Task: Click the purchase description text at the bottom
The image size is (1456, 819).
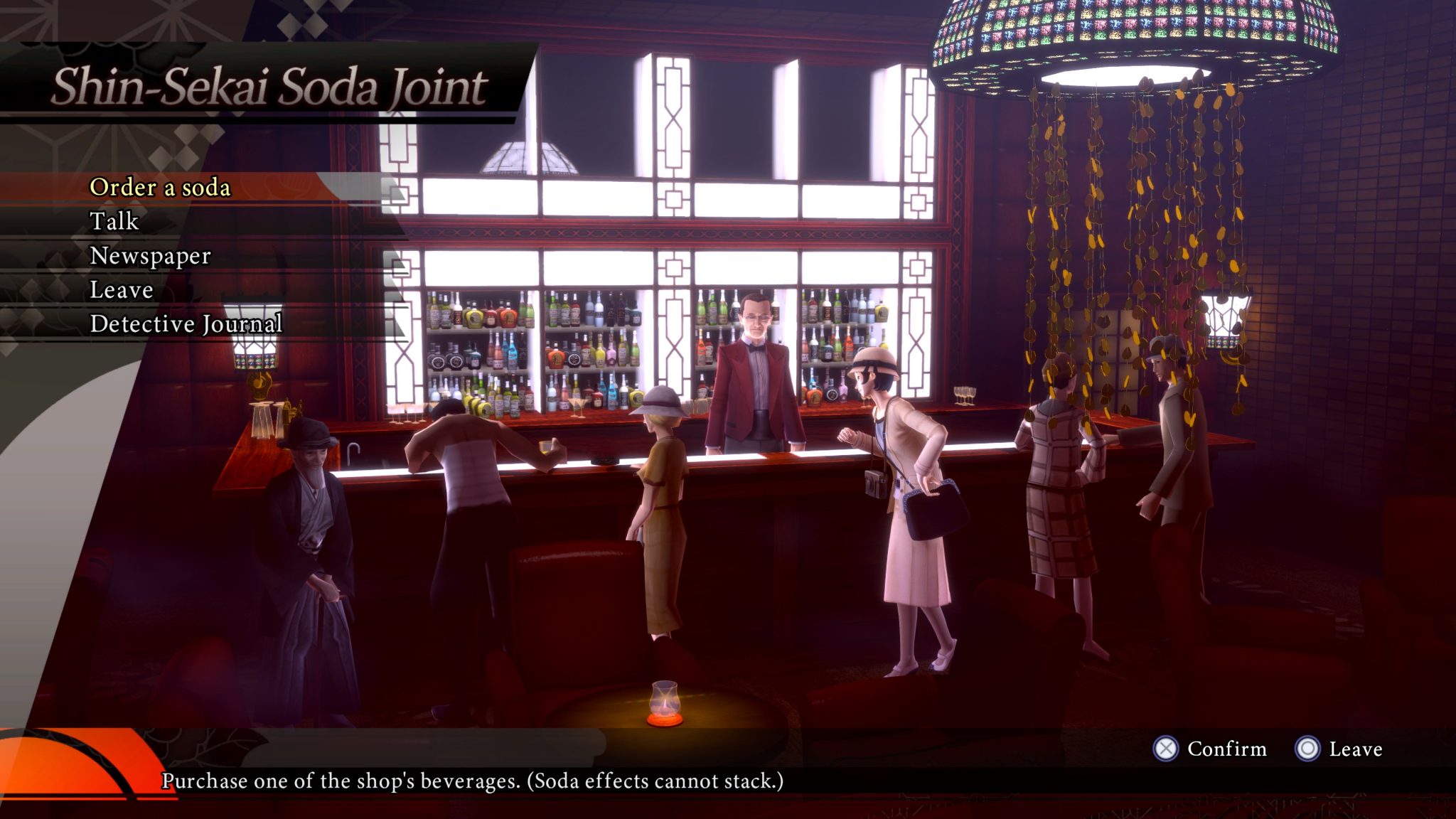Action: pyautogui.click(x=471, y=783)
